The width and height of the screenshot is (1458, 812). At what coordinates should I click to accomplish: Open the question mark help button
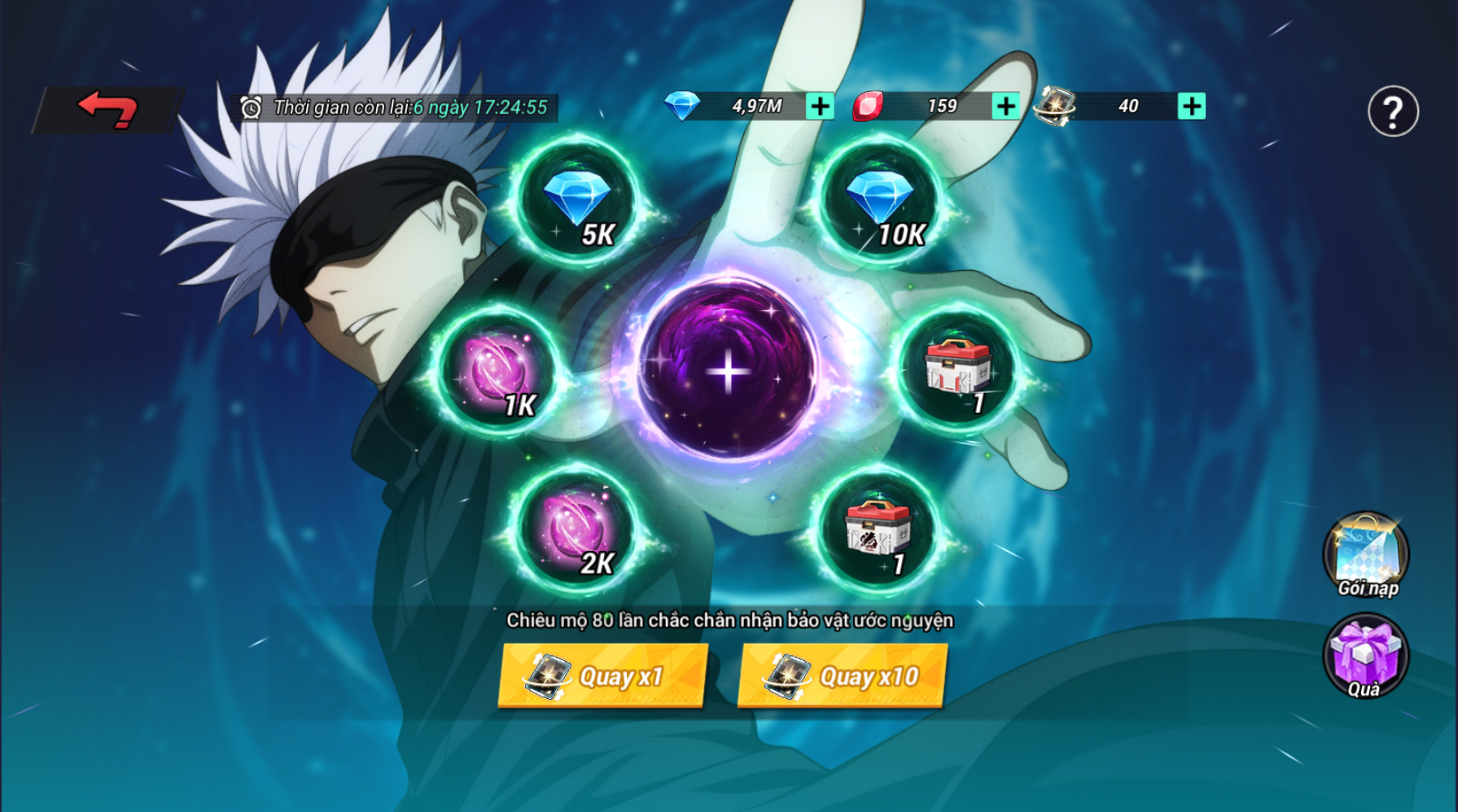(1393, 111)
